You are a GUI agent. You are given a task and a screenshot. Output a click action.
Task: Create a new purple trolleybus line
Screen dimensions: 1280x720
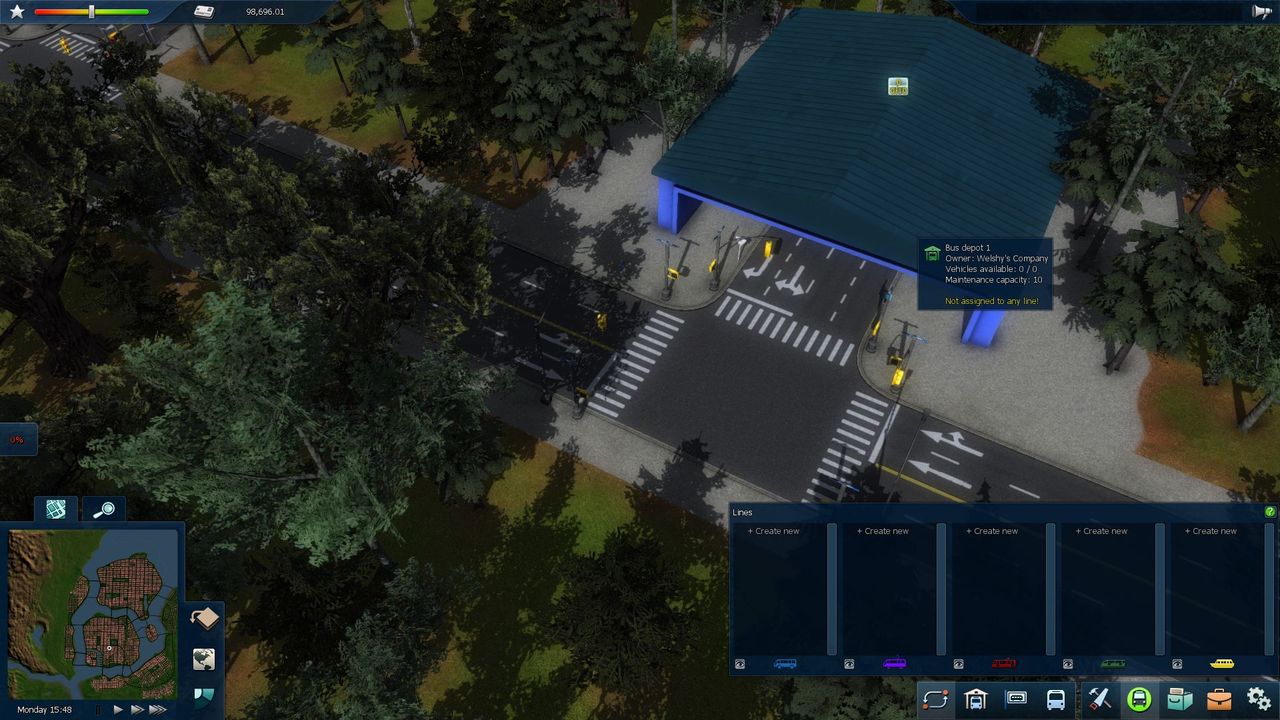click(883, 531)
